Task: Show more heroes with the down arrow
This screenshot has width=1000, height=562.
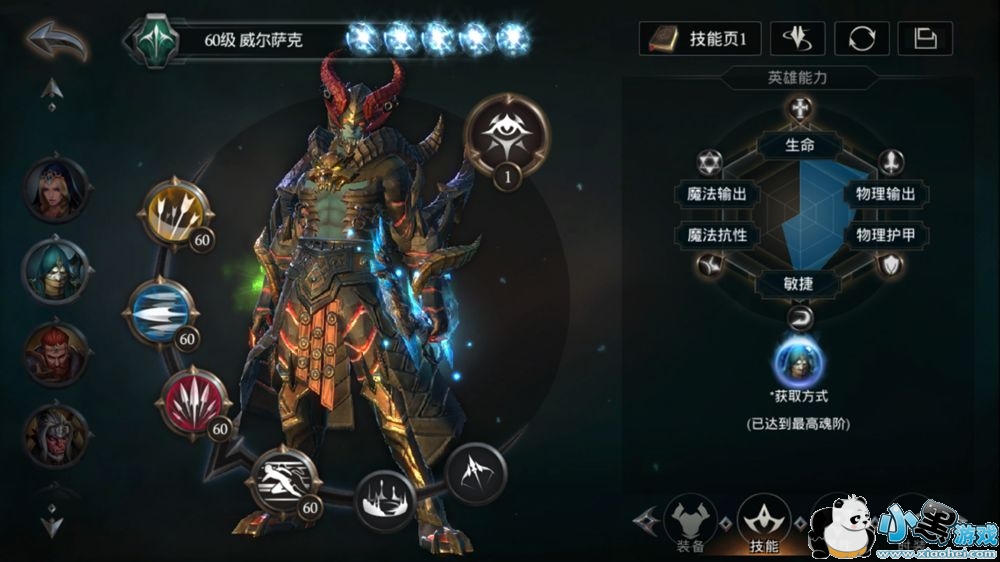Action: point(52,521)
